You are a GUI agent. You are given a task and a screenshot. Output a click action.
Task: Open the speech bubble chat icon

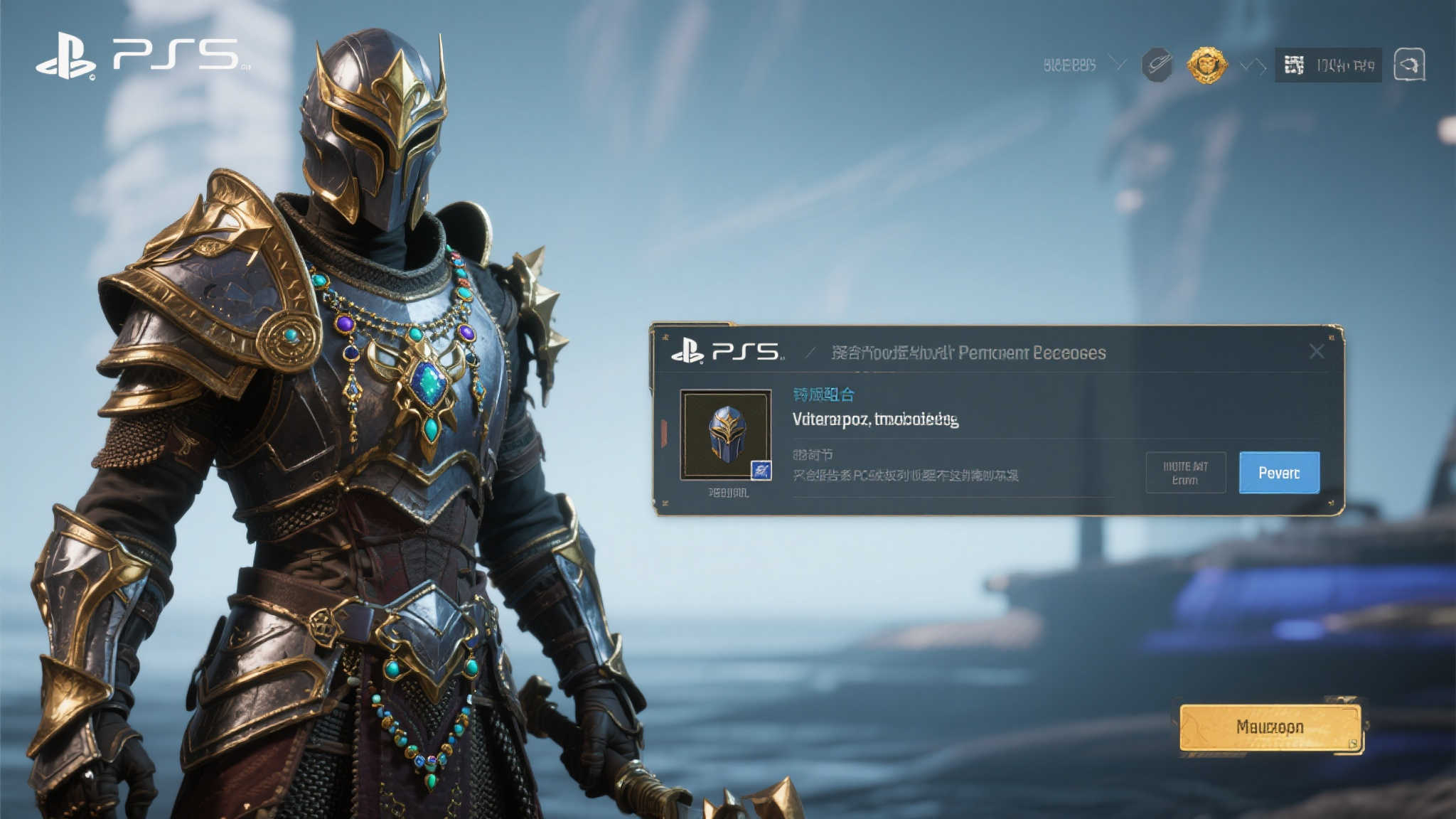(x=1409, y=65)
